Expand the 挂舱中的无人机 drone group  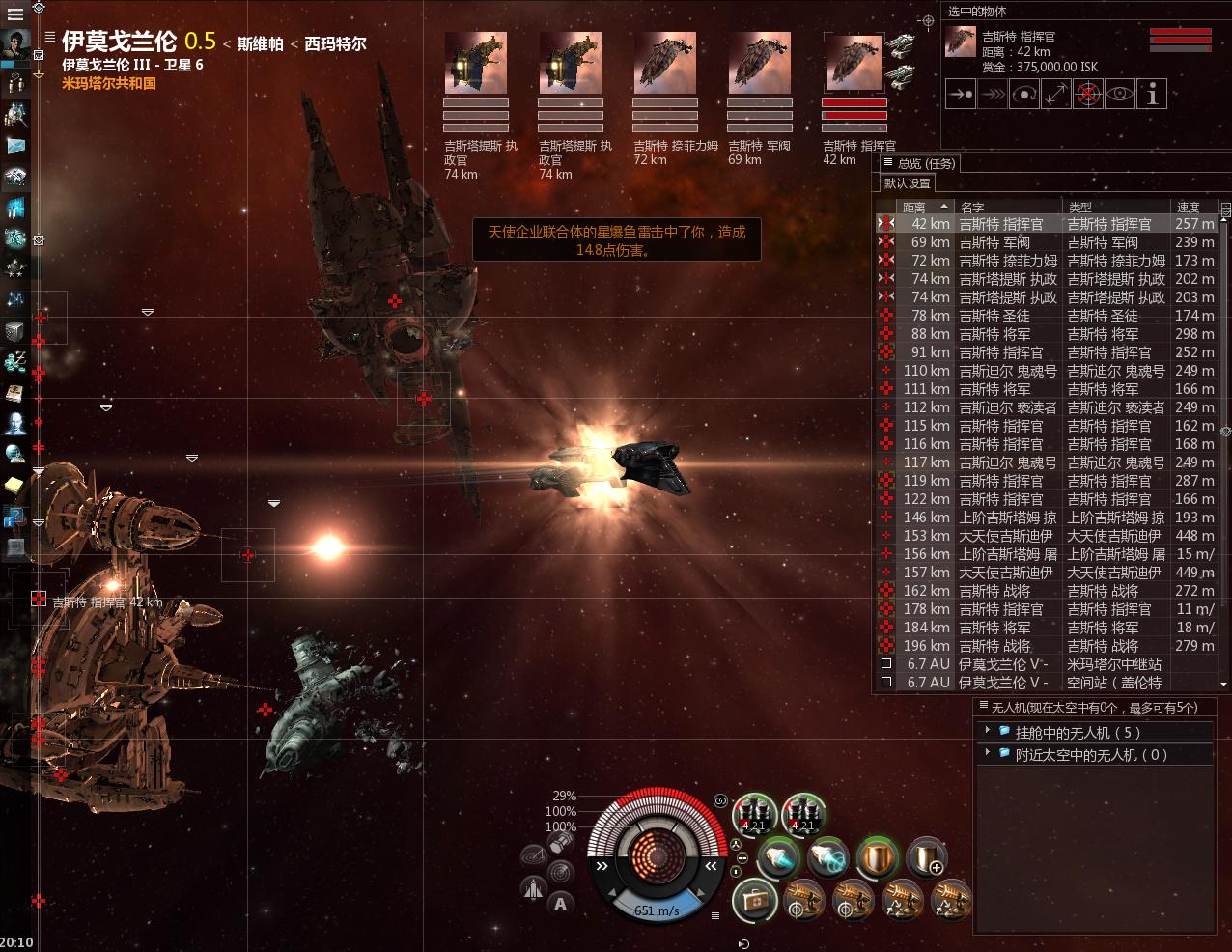click(987, 731)
